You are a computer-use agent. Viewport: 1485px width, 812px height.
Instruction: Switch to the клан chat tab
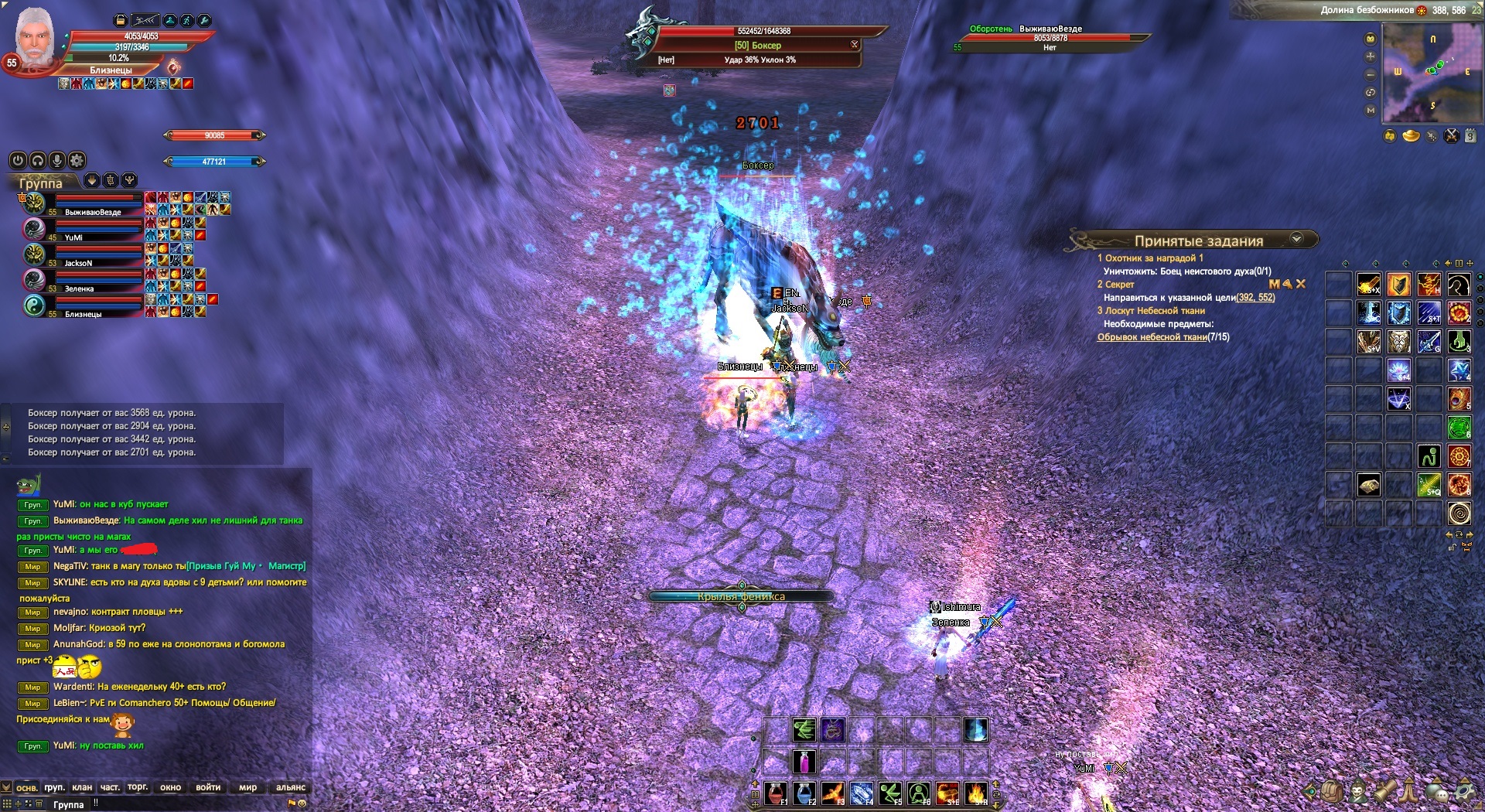(x=82, y=787)
